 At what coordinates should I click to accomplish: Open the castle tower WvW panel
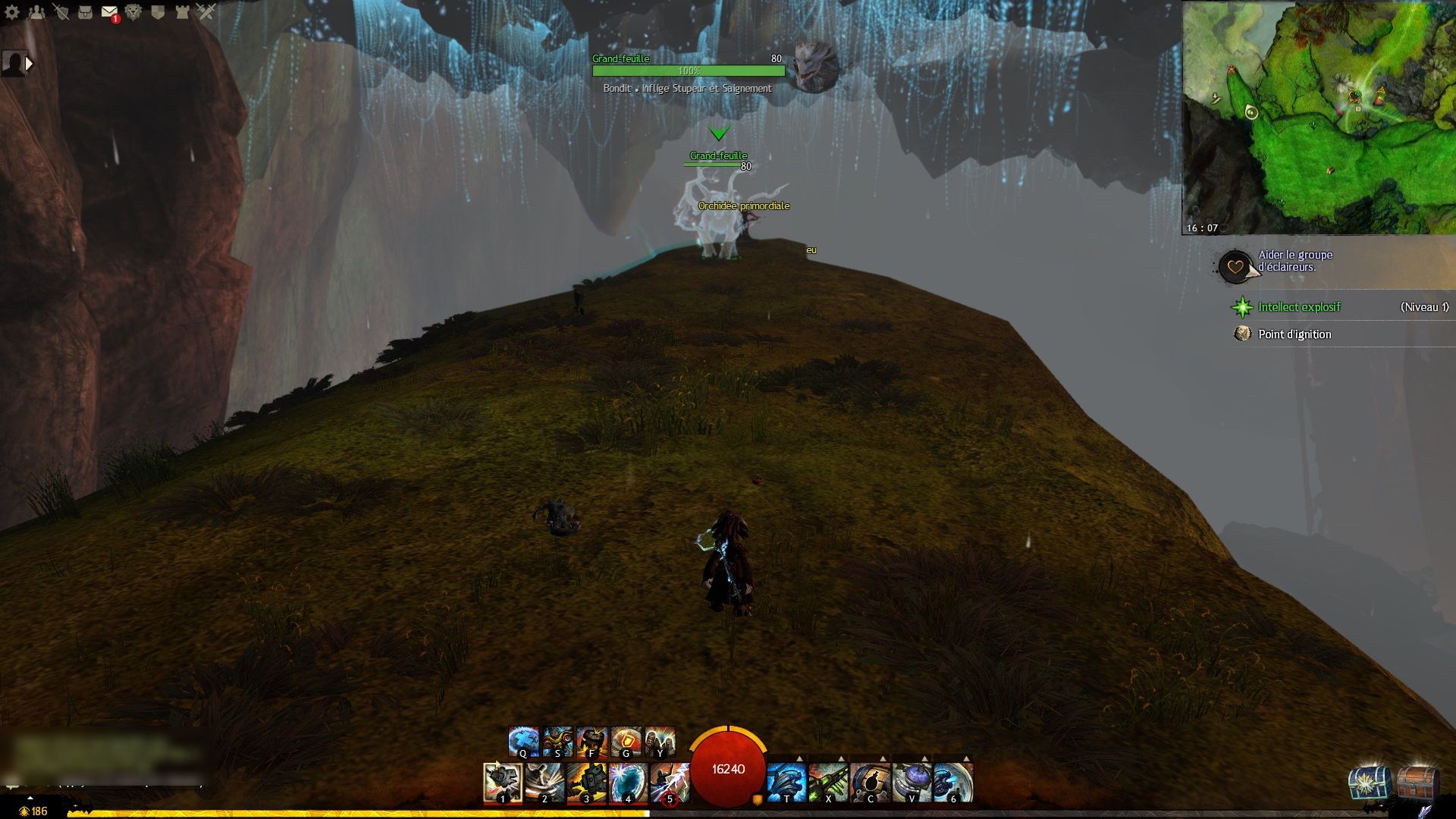tap(182, 11)
